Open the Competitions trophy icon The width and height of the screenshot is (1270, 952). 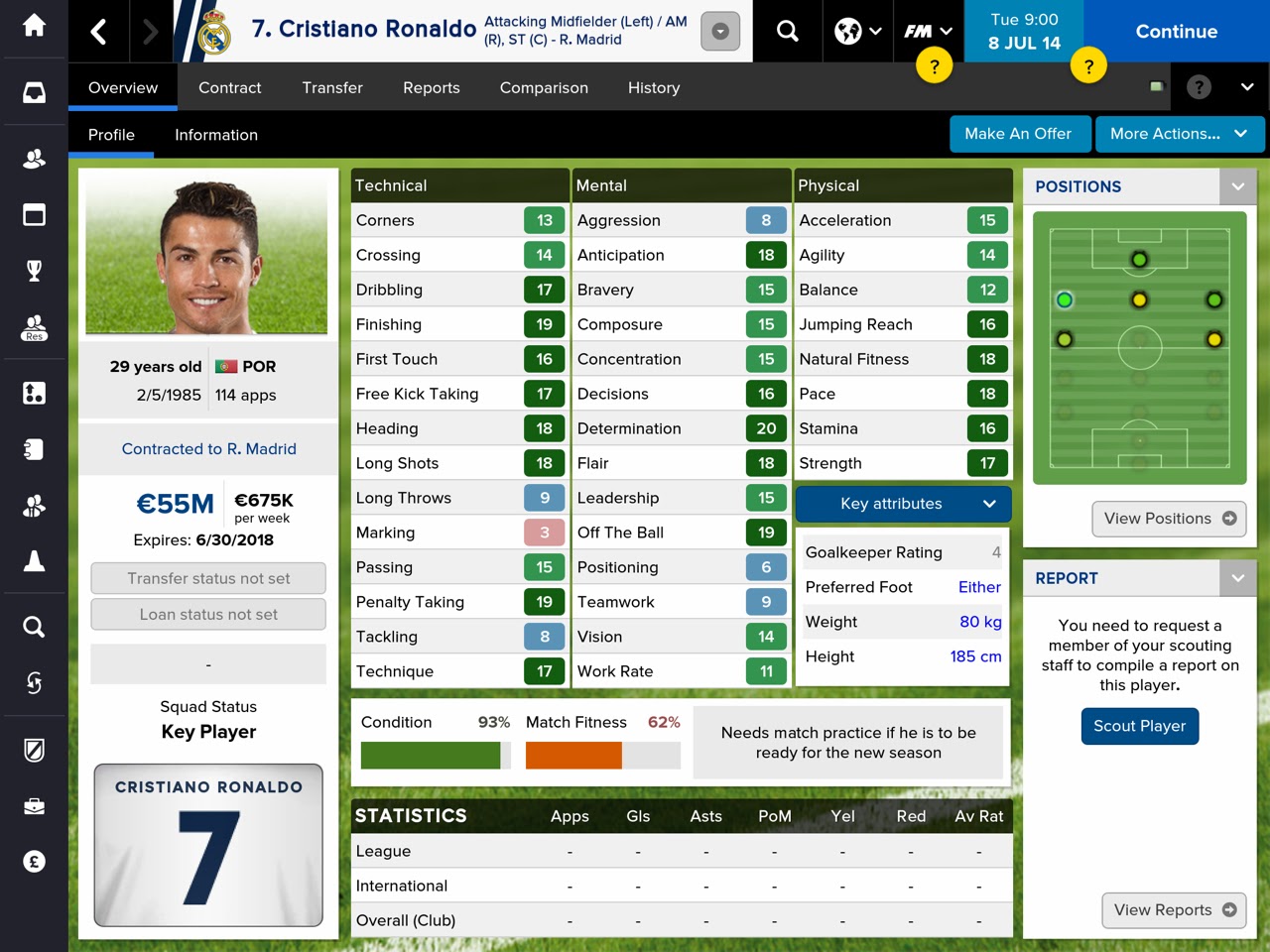pos(35,268)
